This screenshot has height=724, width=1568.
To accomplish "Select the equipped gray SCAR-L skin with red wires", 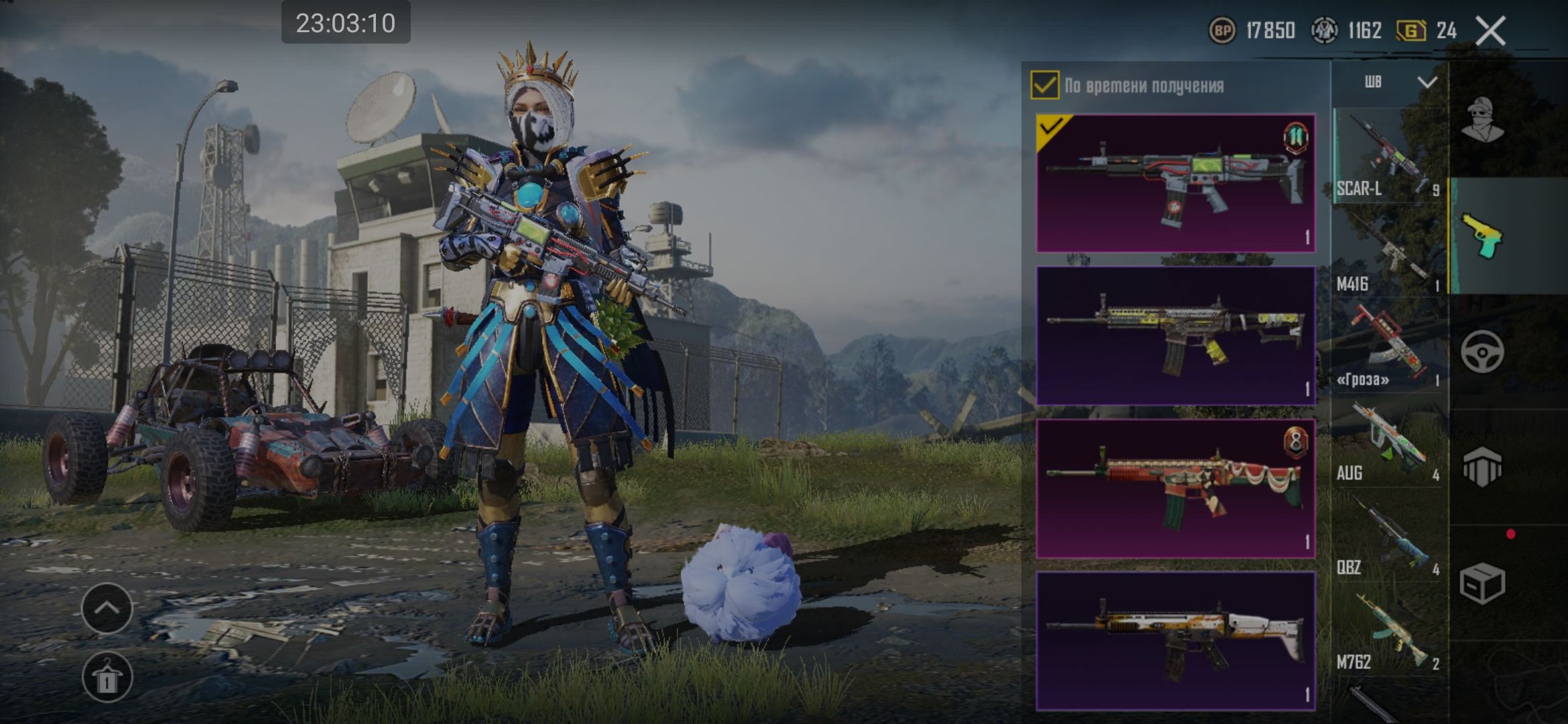I will point(1175,183).
